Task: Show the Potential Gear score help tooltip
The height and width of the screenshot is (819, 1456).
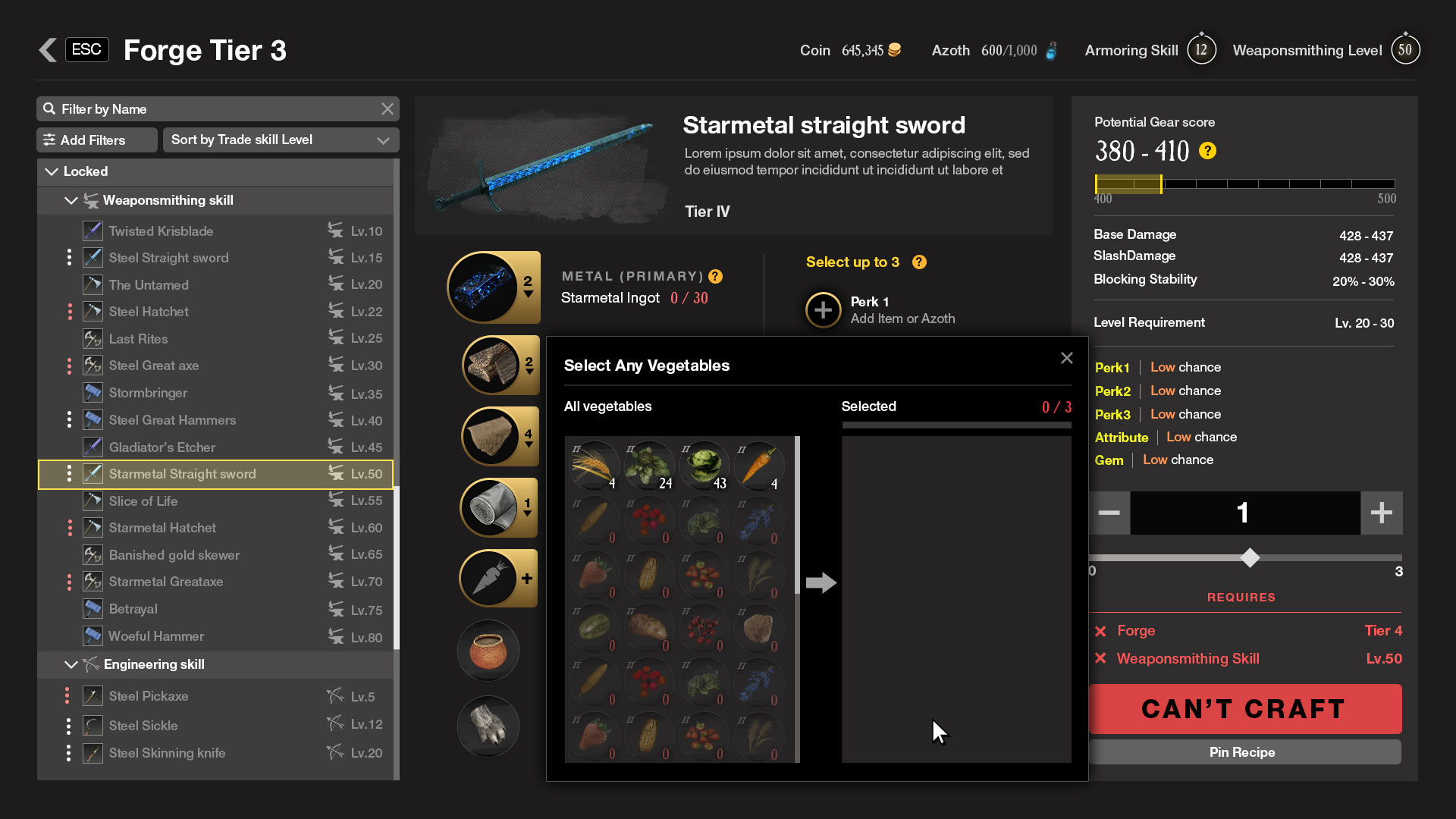Action: pyautogui.click(x=1207, y=151)
